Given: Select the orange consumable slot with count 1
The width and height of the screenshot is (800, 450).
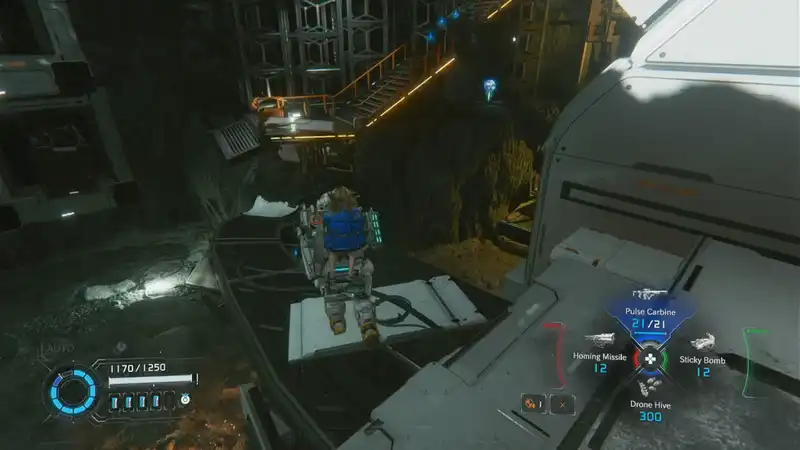Looking at the screenshot, I should click(x=533, y=404).
